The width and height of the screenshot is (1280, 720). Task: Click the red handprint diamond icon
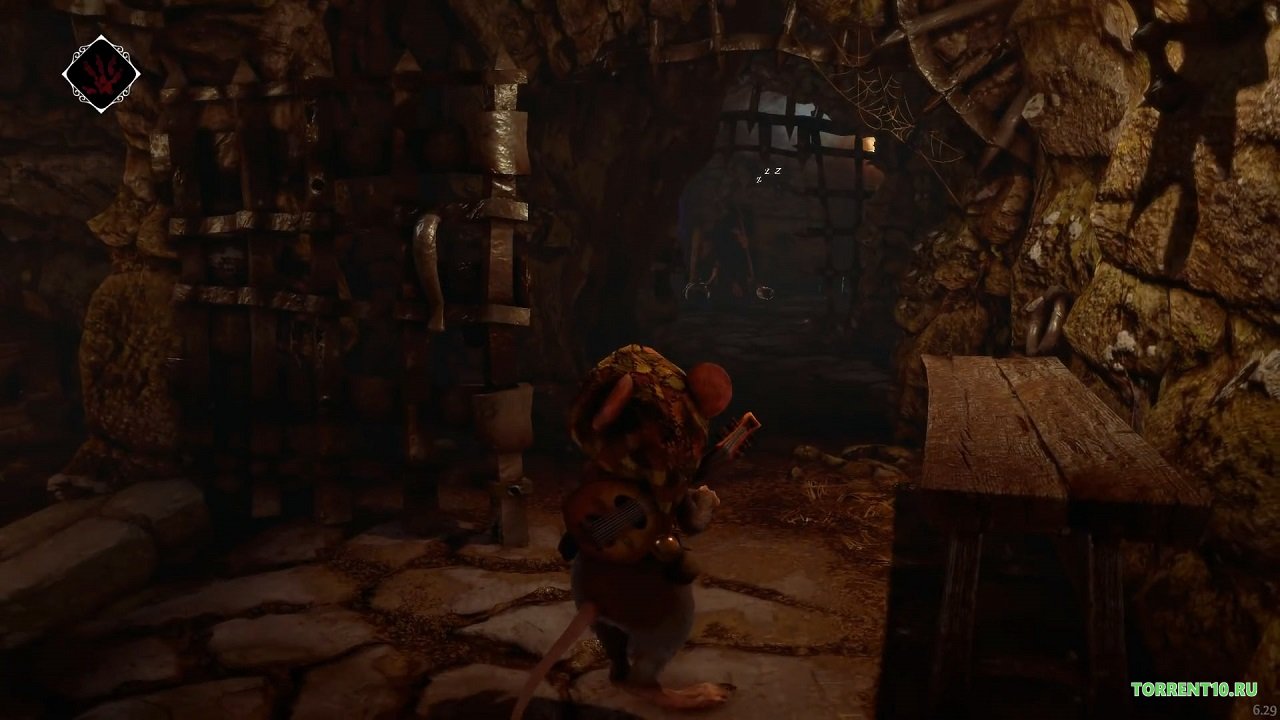(x=100, y=74)
